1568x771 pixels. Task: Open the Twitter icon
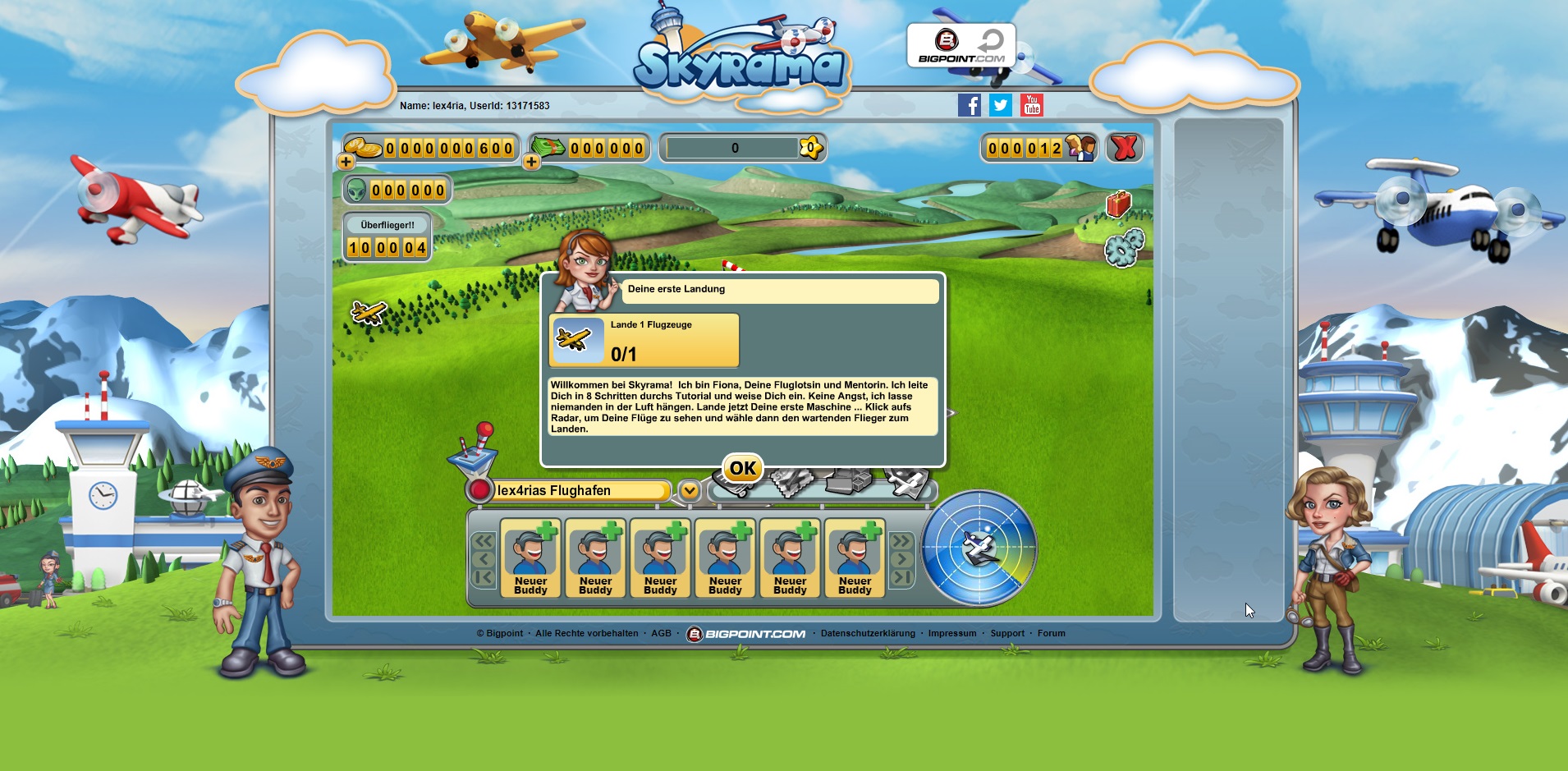1002,105
